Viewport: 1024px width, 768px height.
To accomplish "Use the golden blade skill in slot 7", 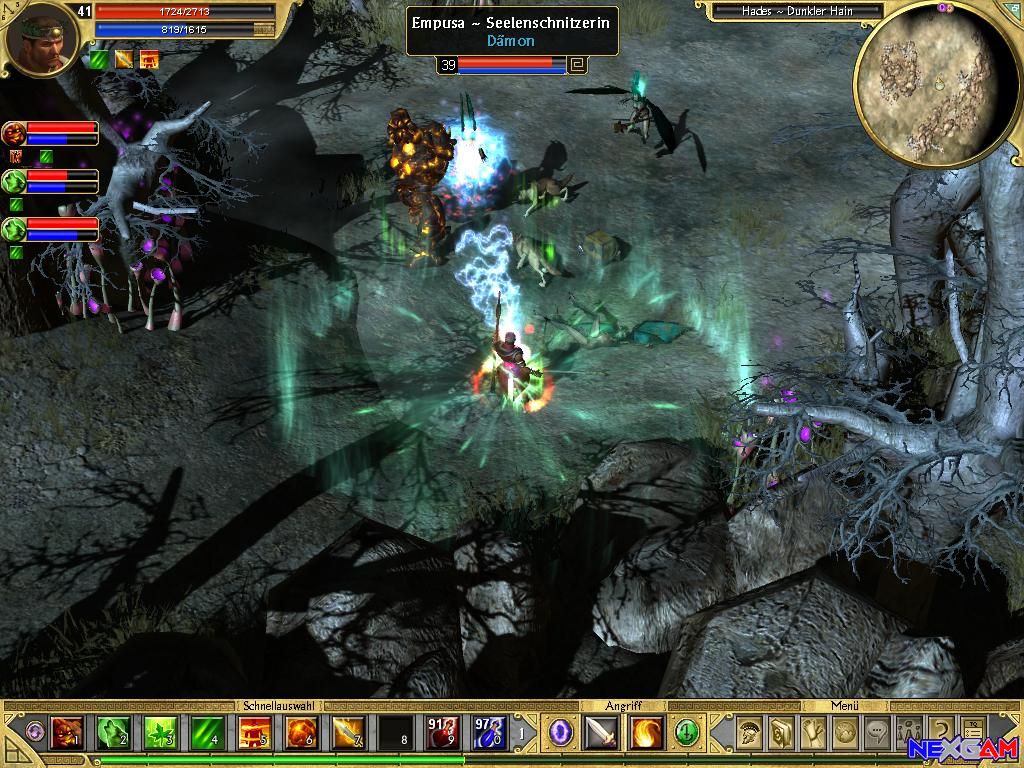I will [x=348, y=733].
